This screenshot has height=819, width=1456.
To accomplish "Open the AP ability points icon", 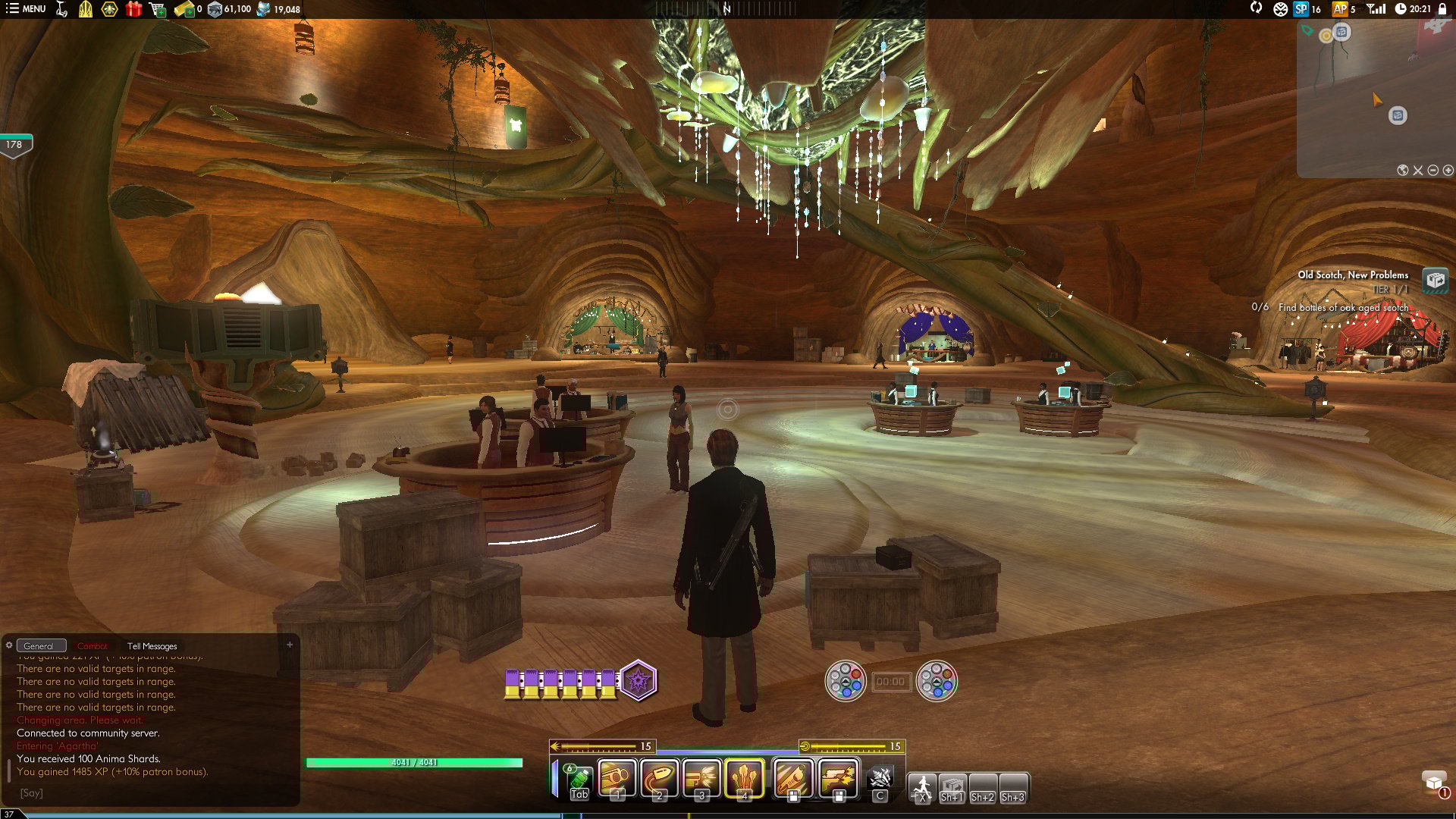I will click(1341, 9).
